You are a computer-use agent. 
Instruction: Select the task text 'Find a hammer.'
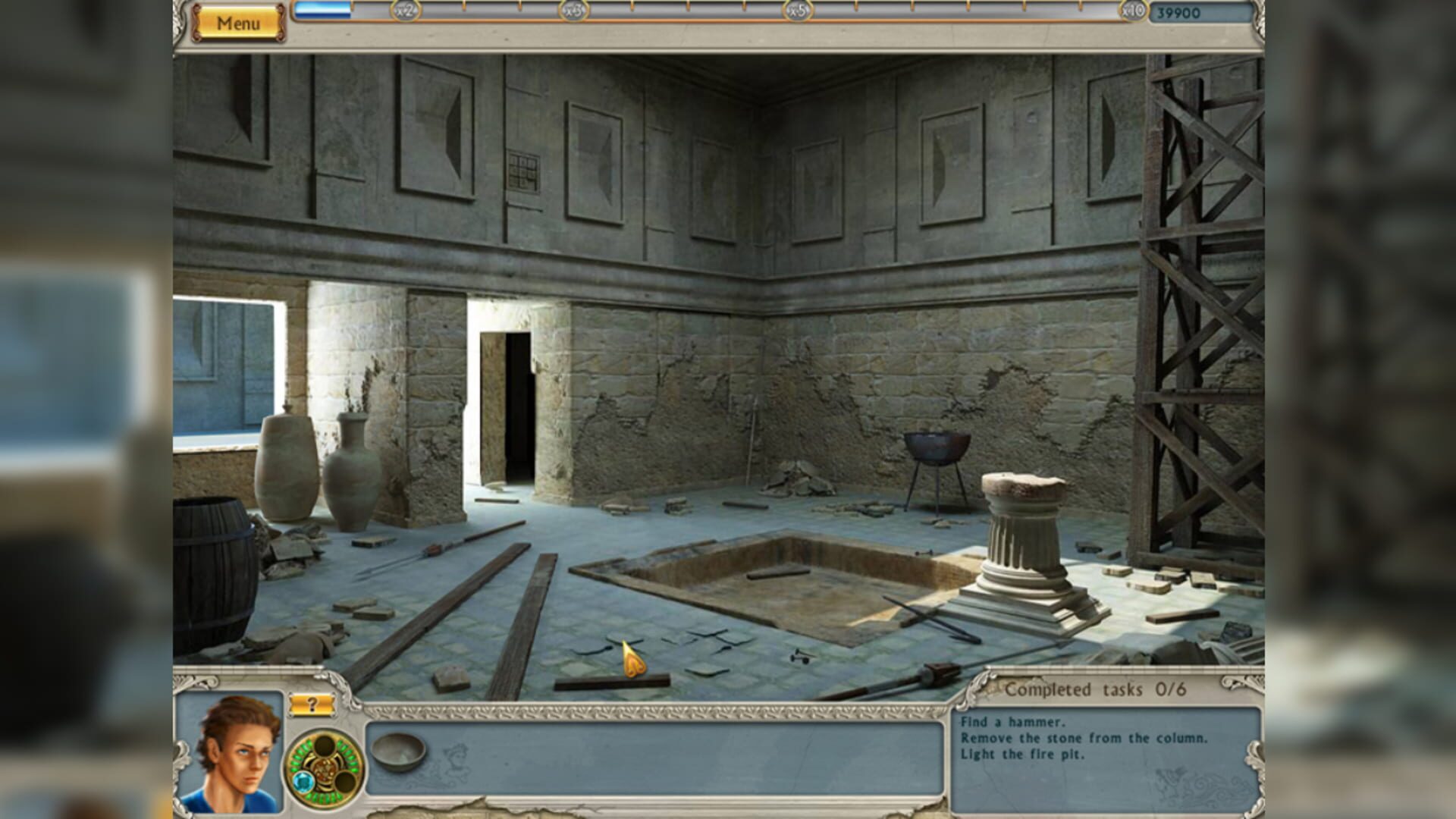pyautogui.click(x=1011, y=722)
